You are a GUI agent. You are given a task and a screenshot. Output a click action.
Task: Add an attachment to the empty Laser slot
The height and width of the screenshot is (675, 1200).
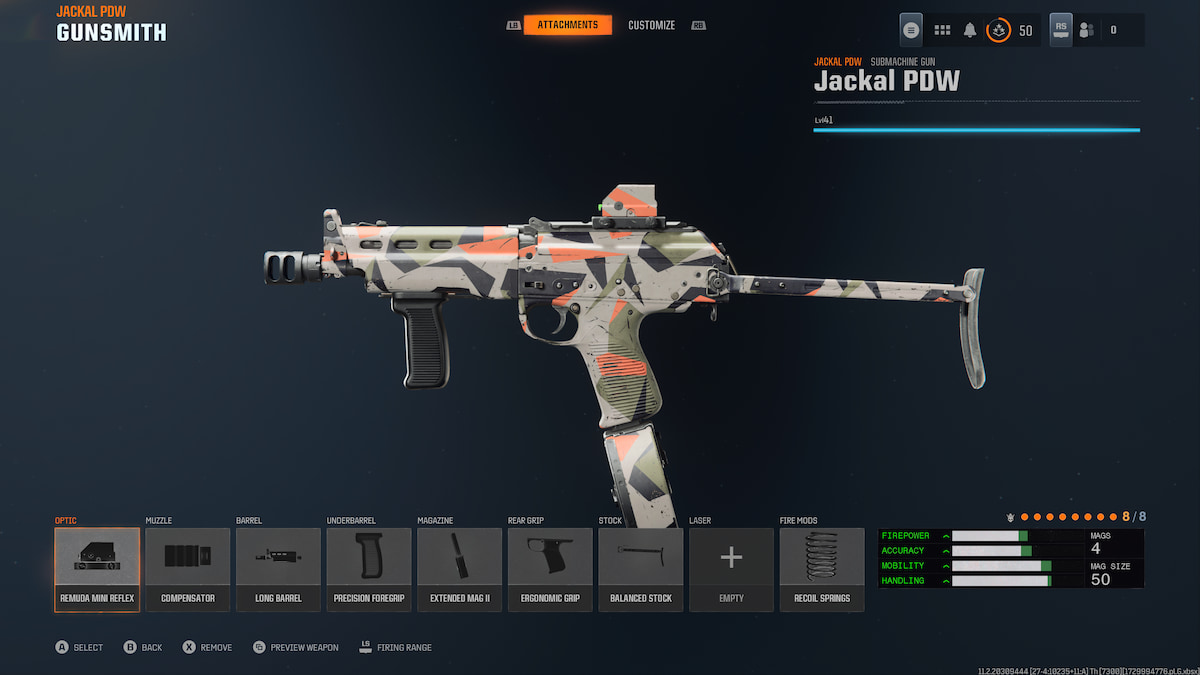[x=731, y=569]
